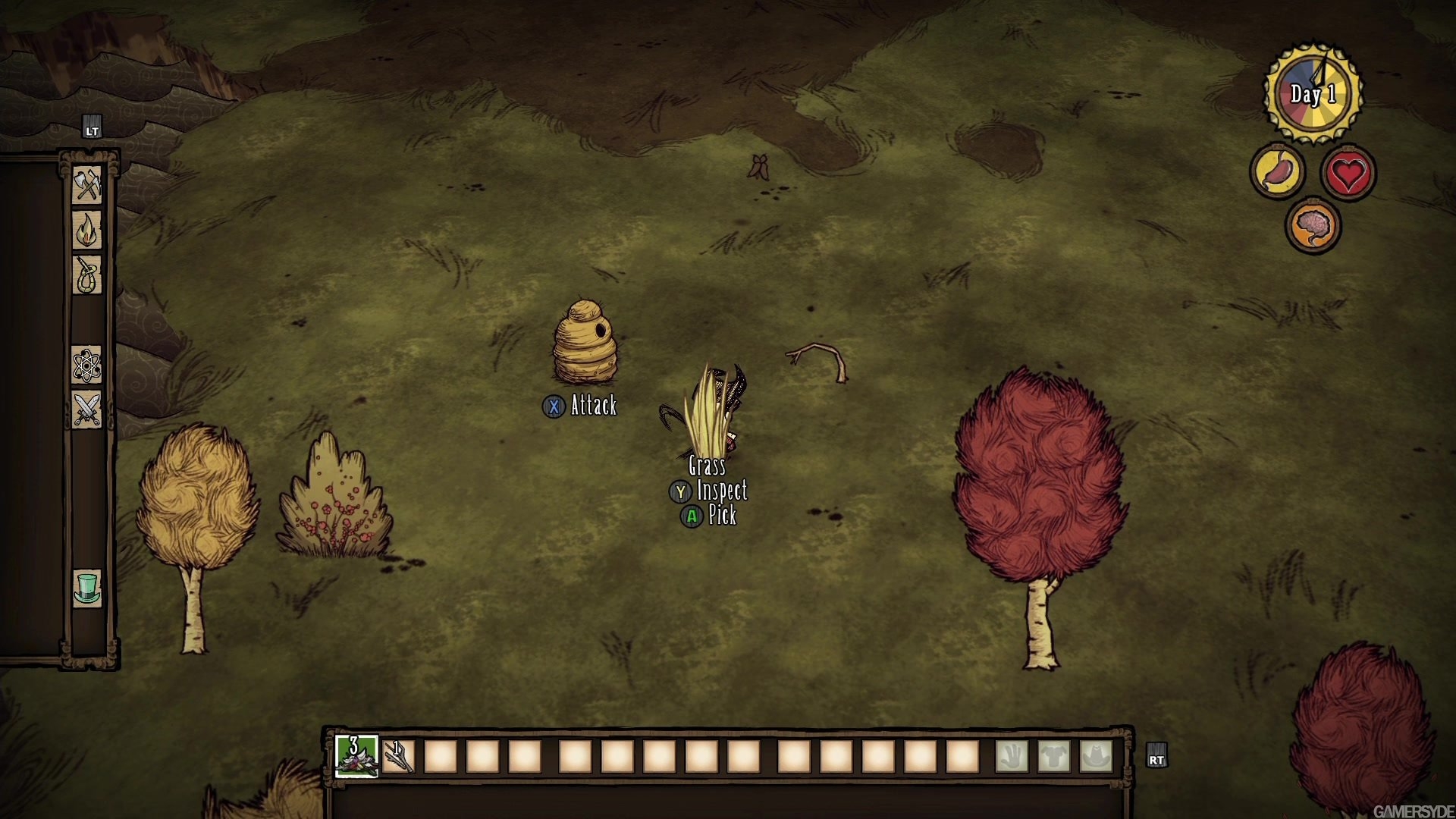Open the crossed swords Fight tab
The image size is (1456, 819).
[x=87, y=410]
